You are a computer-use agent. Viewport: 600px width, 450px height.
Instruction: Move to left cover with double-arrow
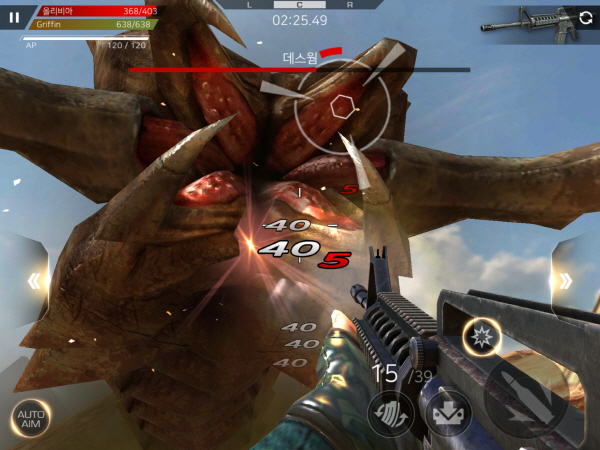(x=33, y=281)
